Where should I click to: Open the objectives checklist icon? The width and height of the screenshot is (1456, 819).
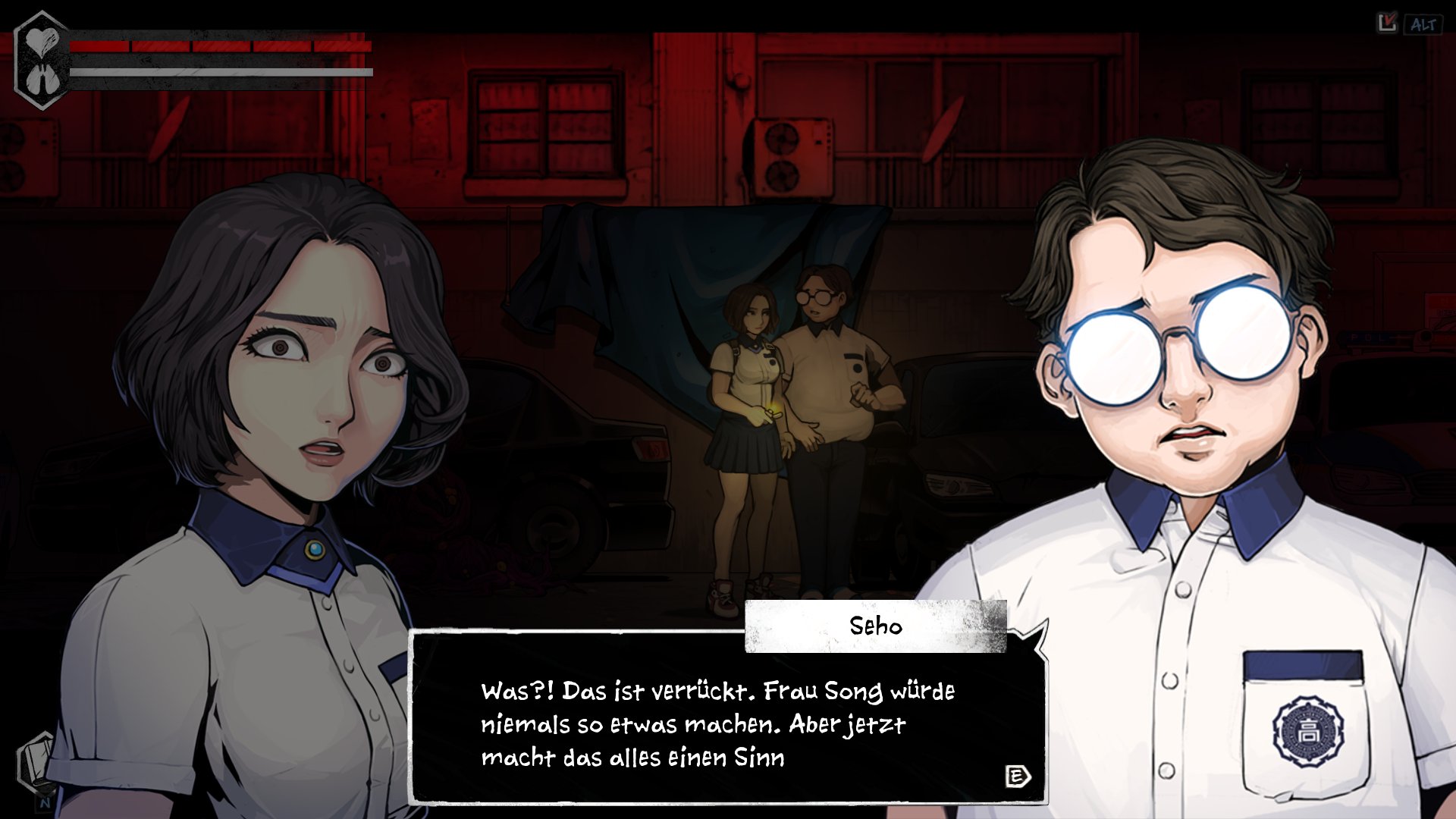pos(1387,24)
